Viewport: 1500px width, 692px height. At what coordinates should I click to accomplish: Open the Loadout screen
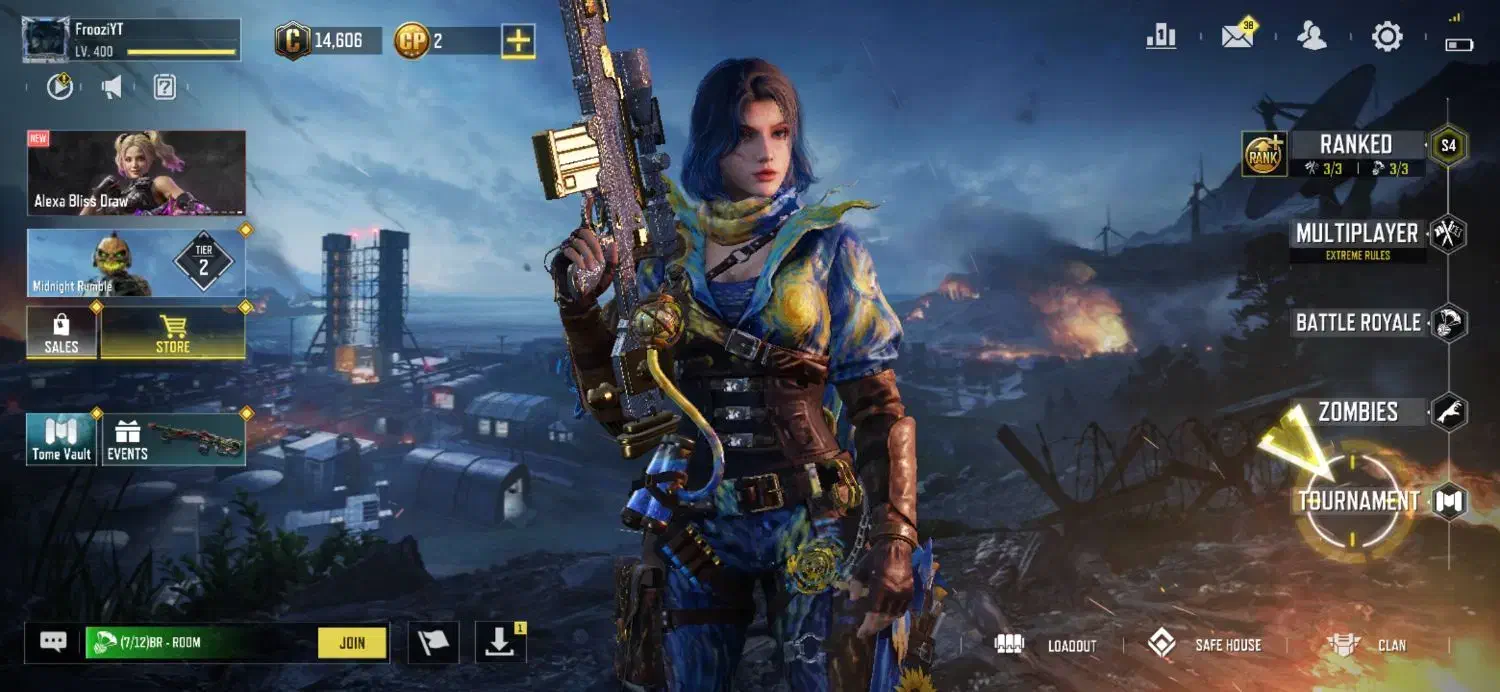(1046, 645)
